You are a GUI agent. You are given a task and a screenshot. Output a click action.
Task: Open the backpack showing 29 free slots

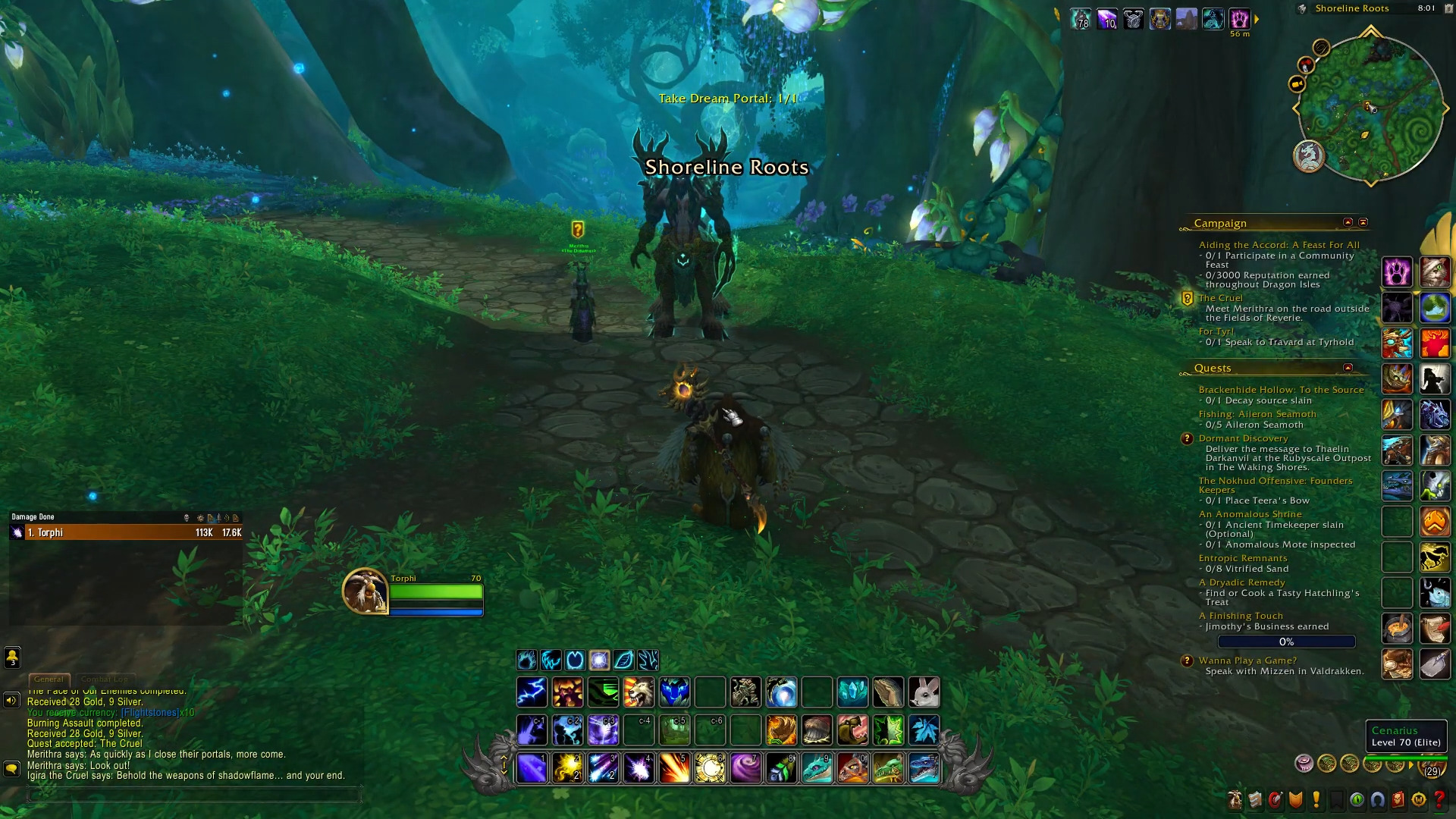pos(1432,767)
